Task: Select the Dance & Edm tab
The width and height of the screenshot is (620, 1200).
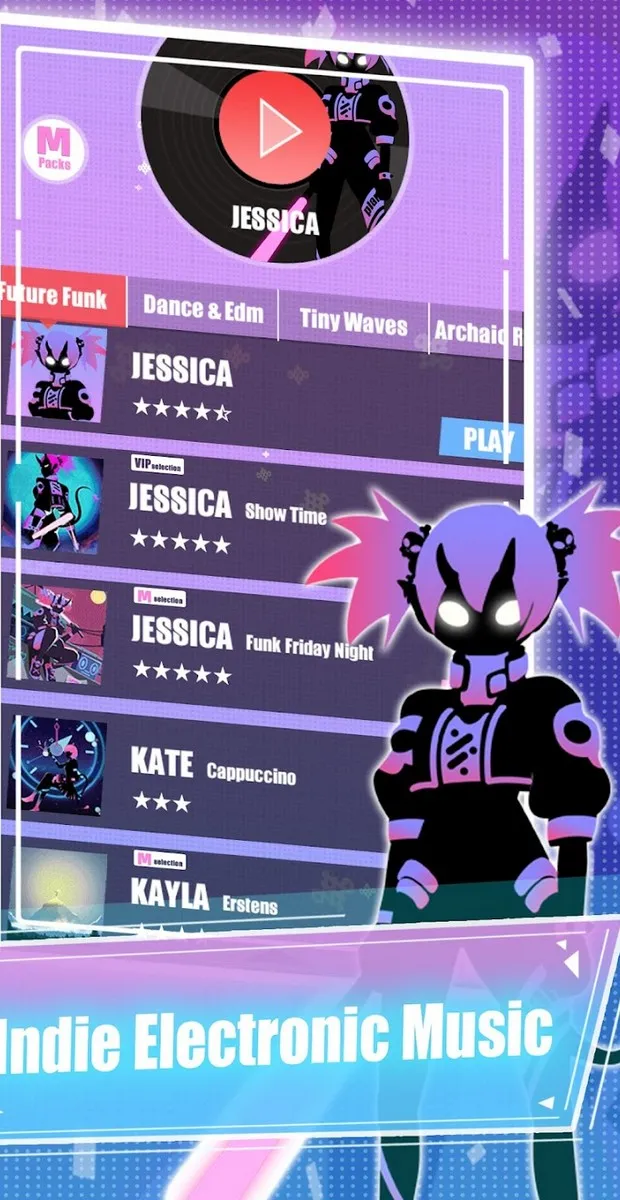Action: click(203, 309)
